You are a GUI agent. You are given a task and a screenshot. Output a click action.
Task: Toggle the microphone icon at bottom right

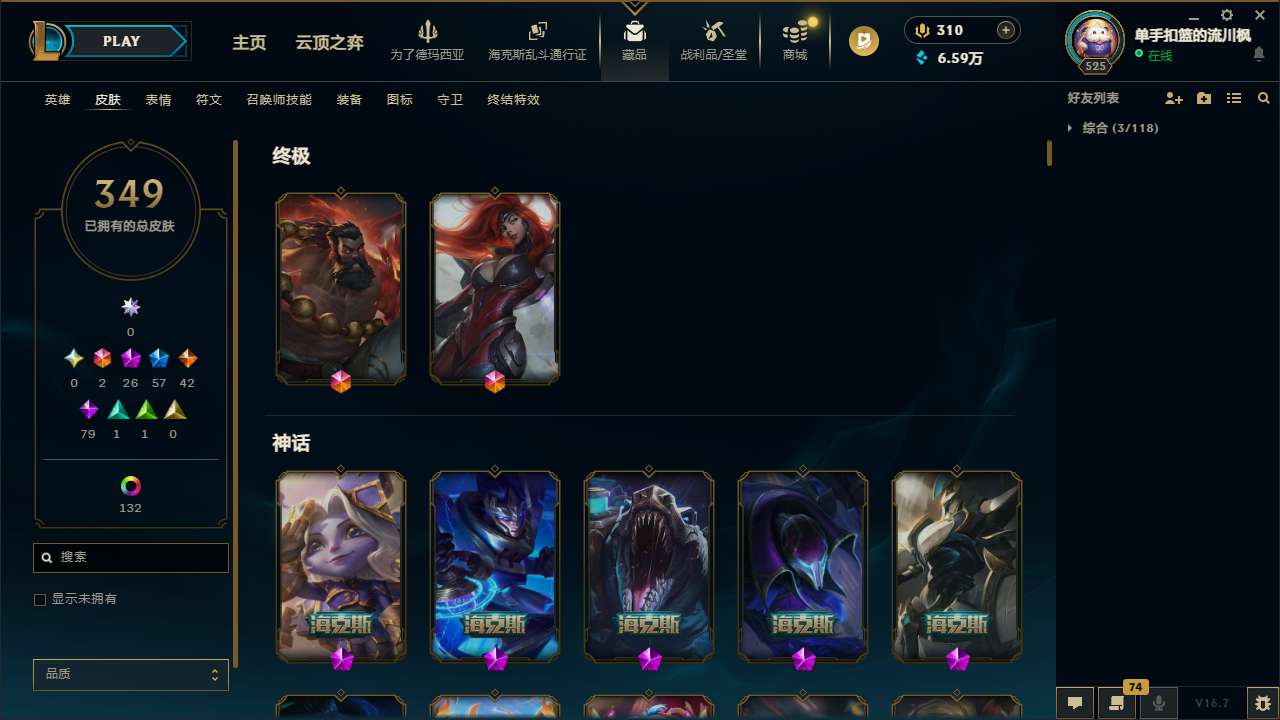[x=1158, y=702]
